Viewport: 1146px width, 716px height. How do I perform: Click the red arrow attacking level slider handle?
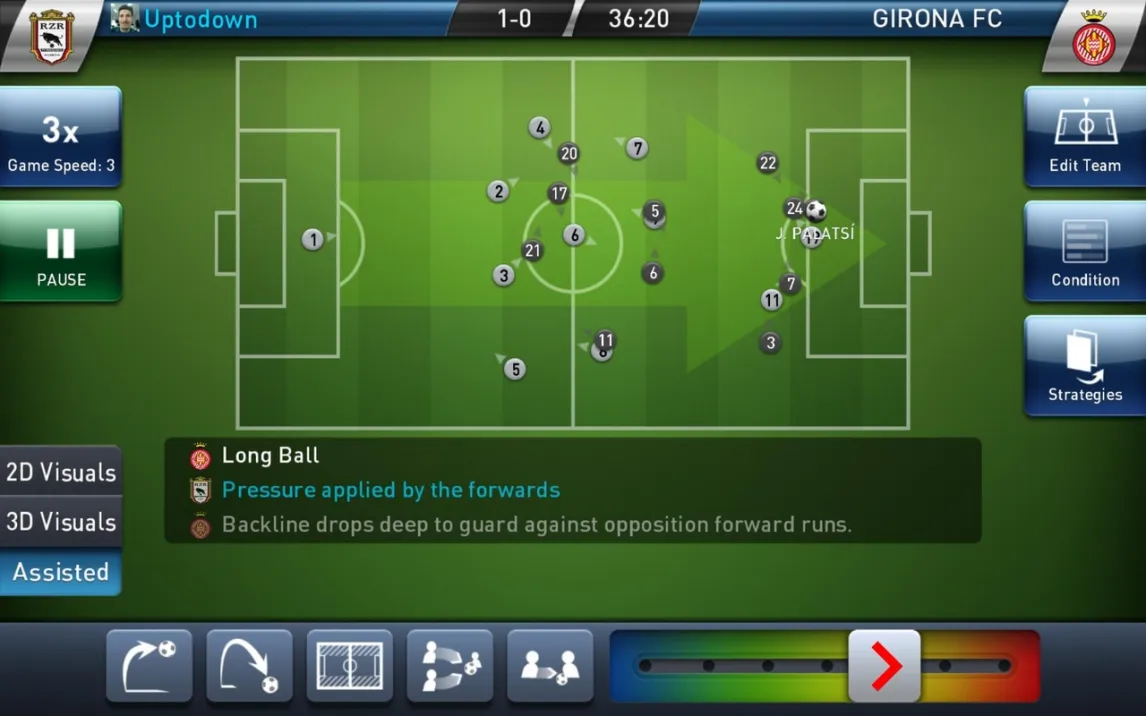pos(884,666)
